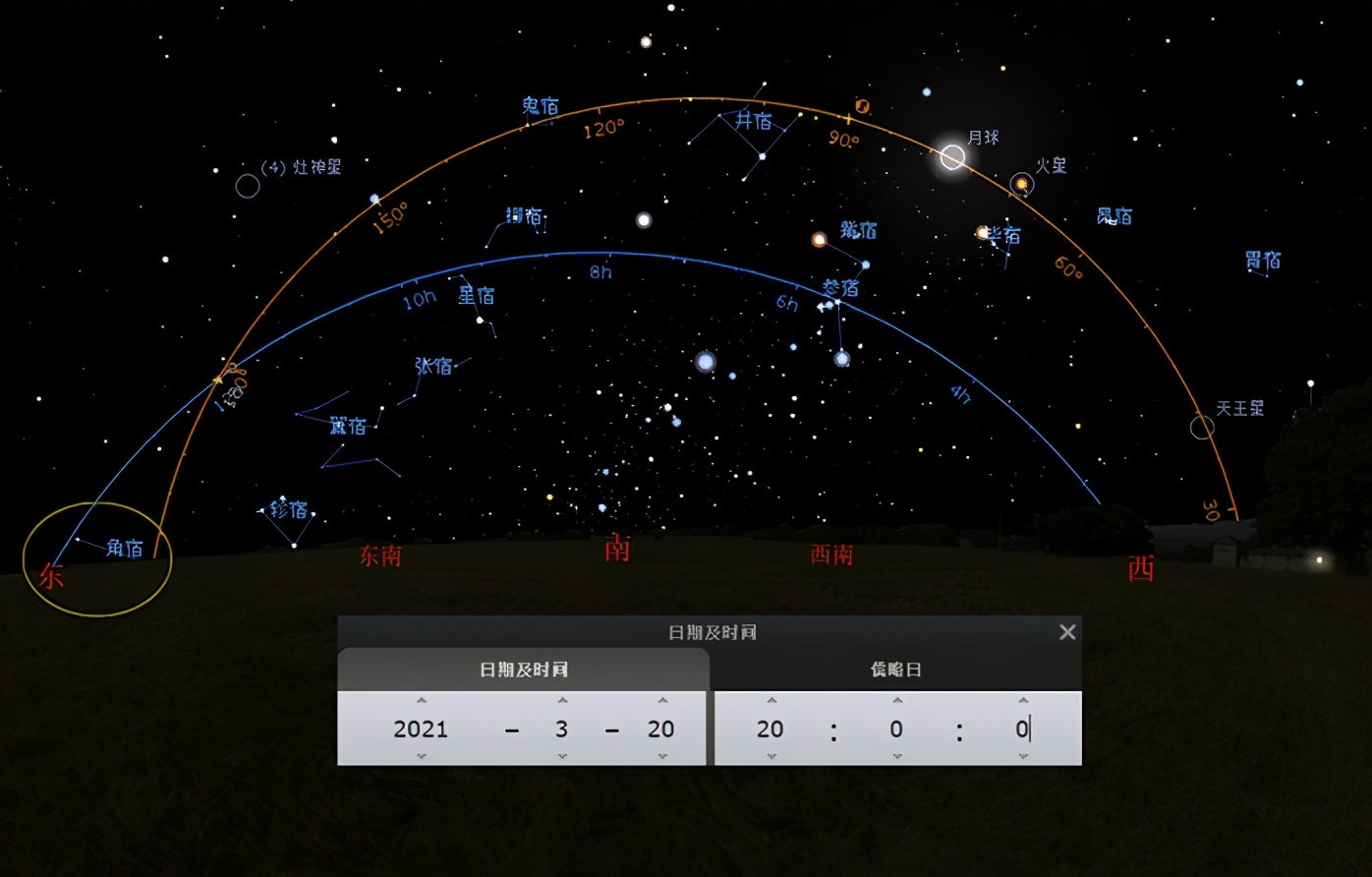Screen dimensions: 1372x877
Task: Increase the minutes with the up arrow
Action: point(897,701)
